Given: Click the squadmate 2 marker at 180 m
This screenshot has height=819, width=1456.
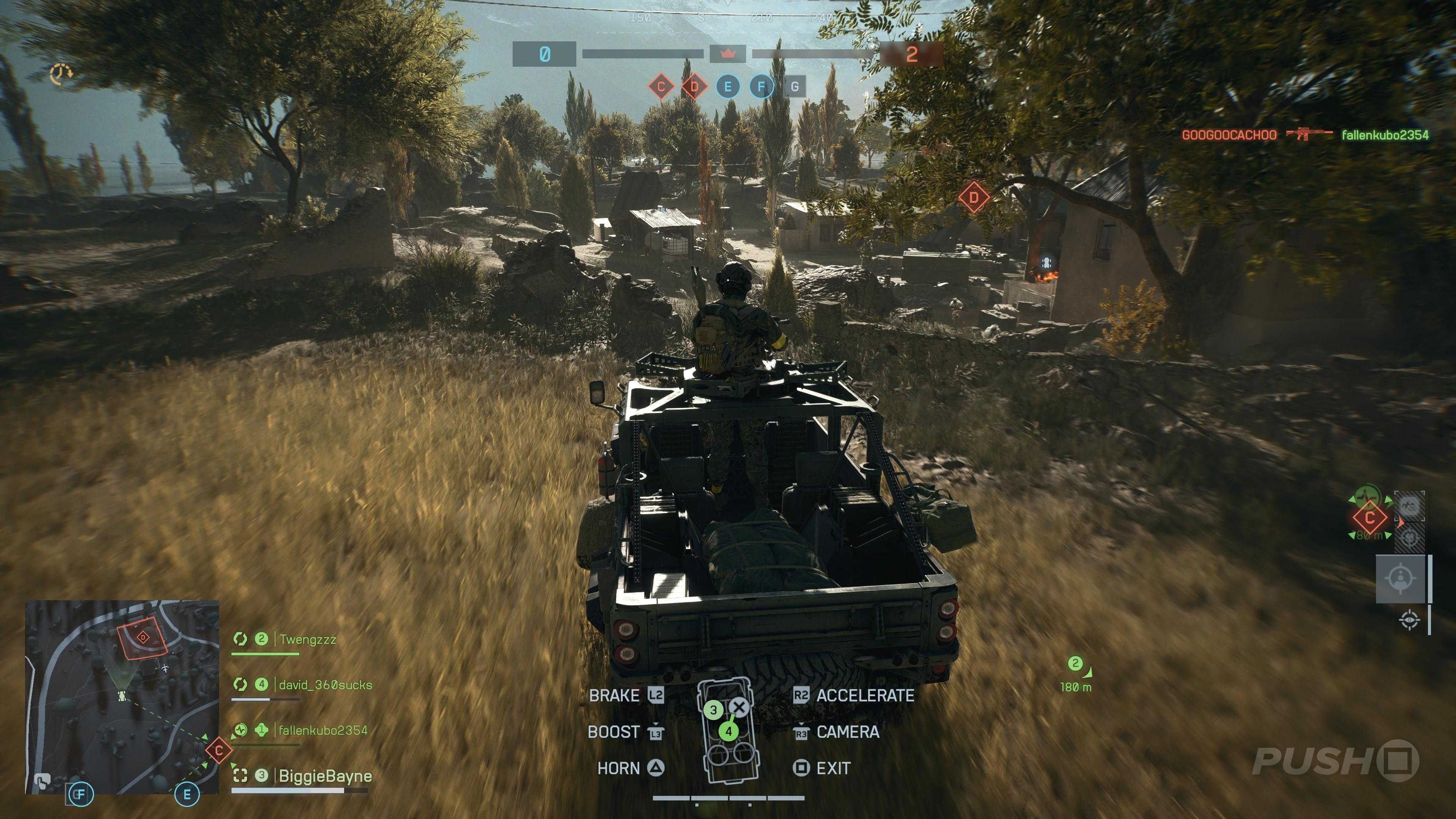Looking at the screenshot, I should [x=1075, y=664].
